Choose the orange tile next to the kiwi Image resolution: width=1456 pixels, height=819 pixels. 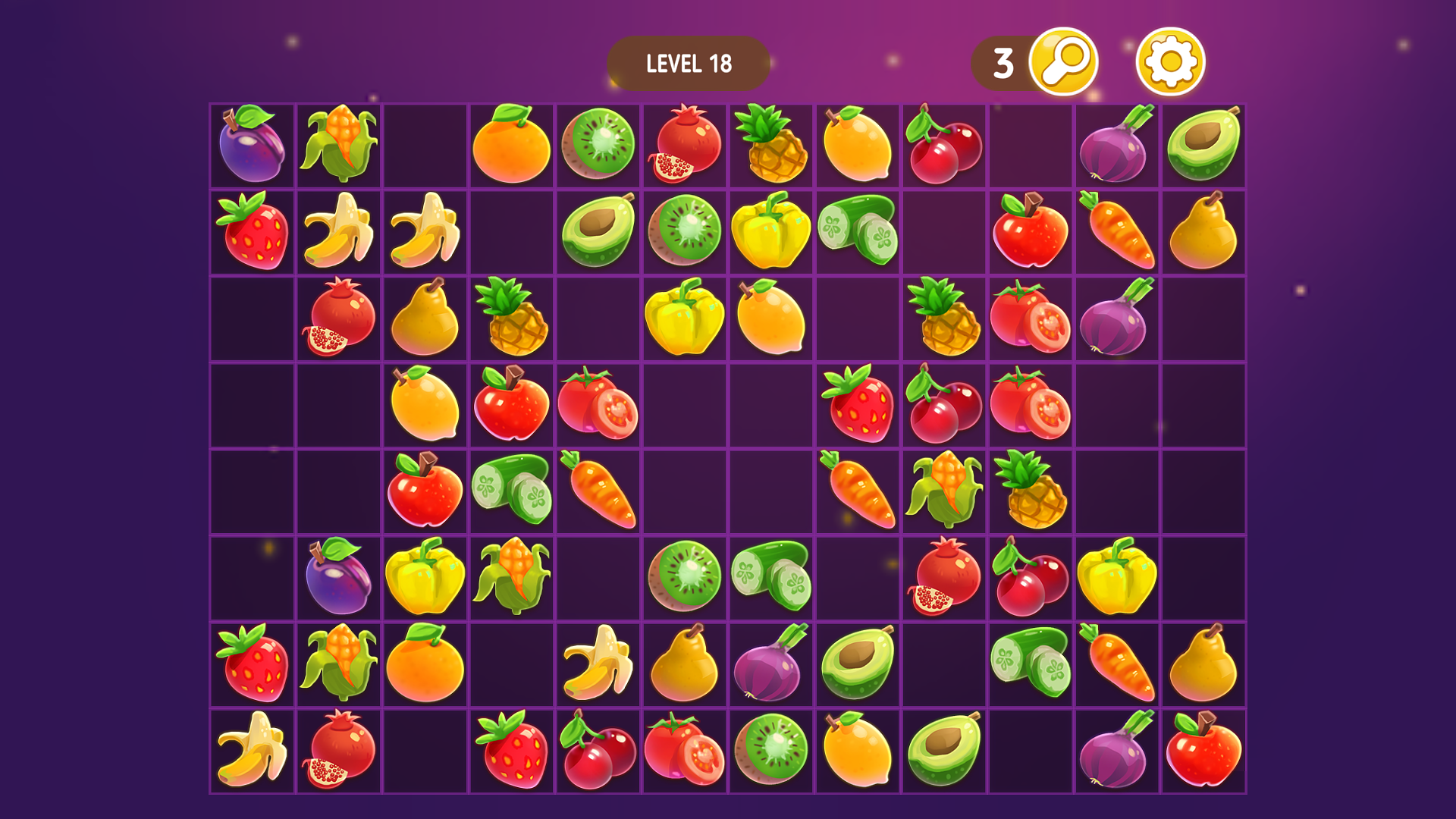click(x=511, y=145)
